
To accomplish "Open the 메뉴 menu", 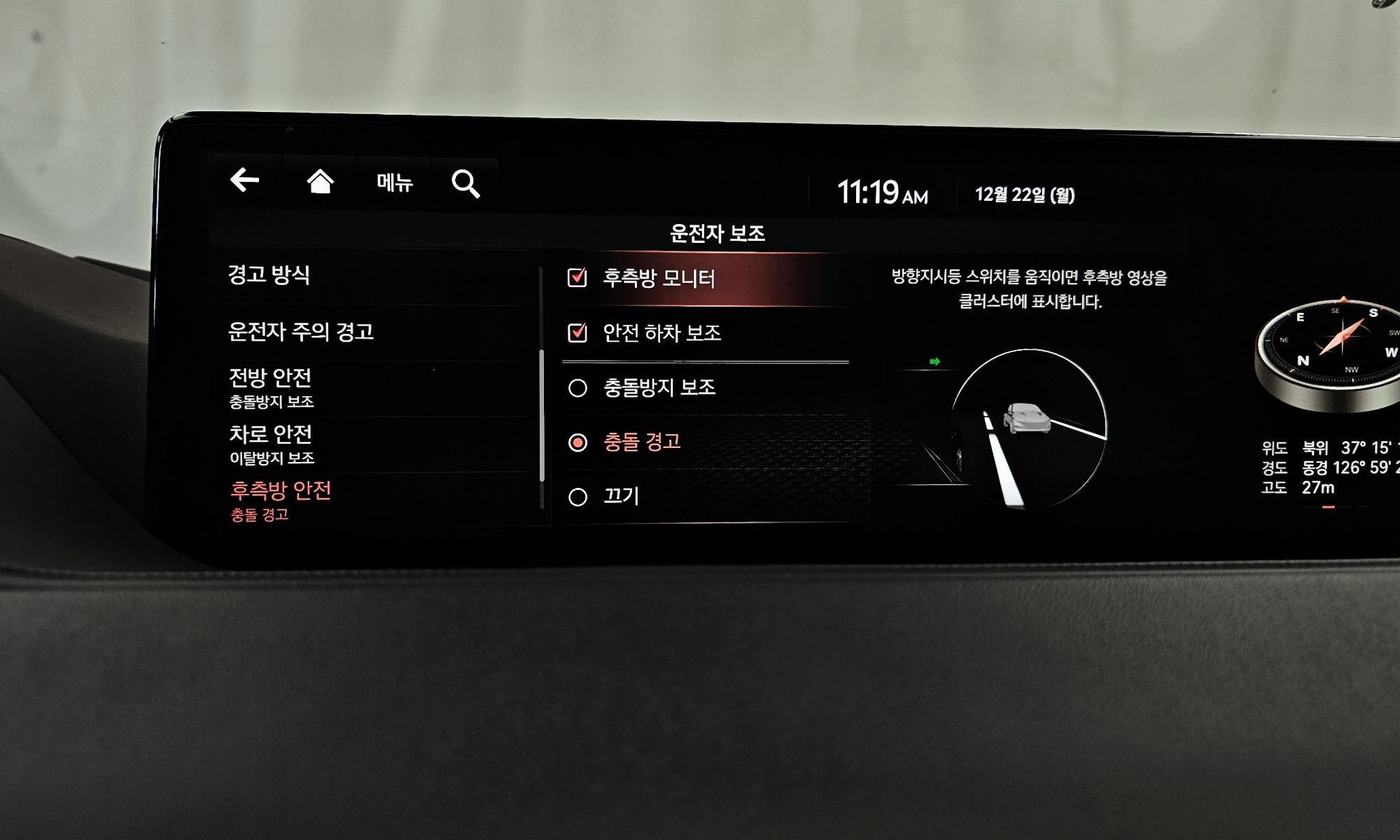I will tap(395, 183).
